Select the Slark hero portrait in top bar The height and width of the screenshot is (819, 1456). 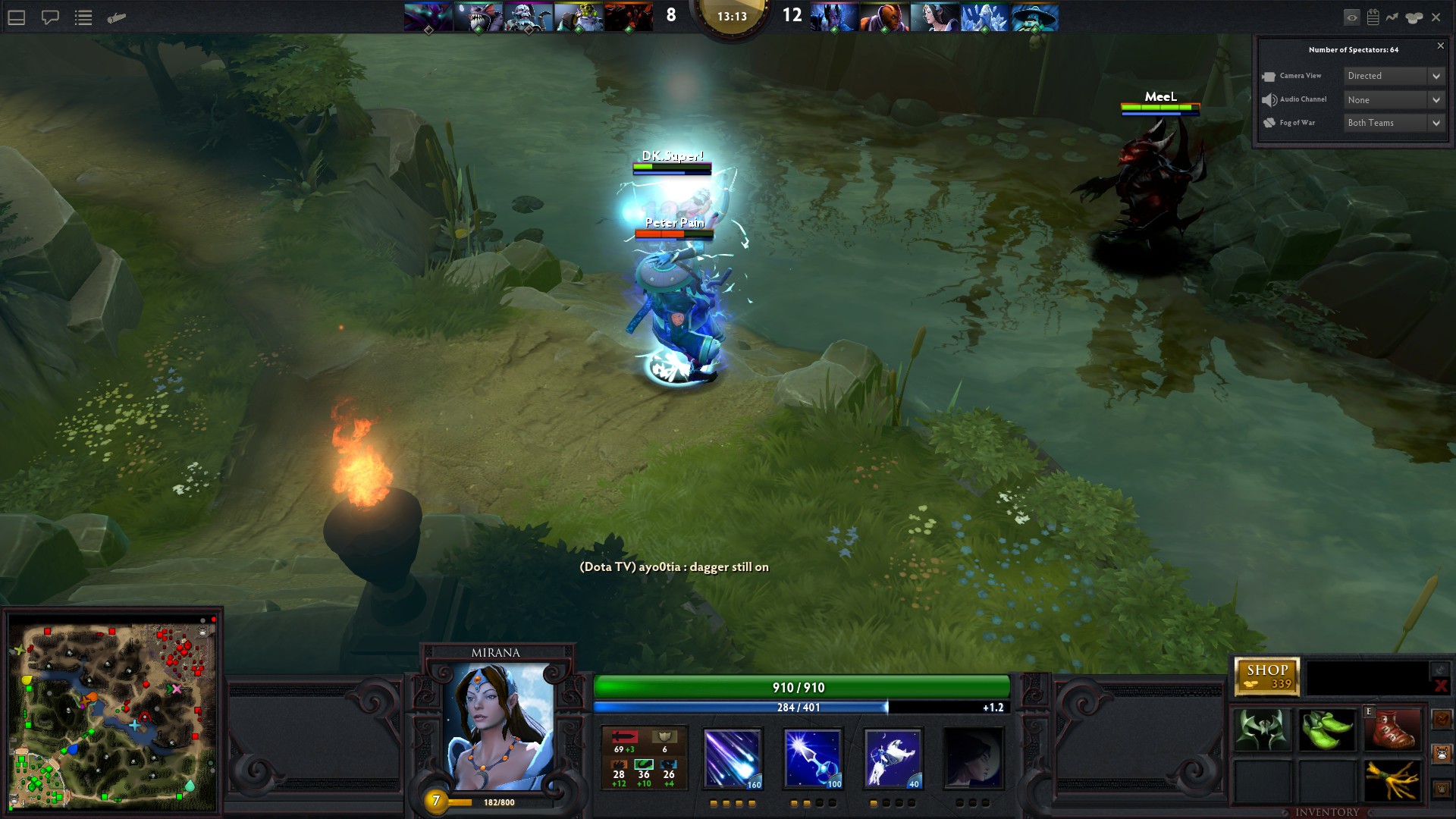click(478, 17)
